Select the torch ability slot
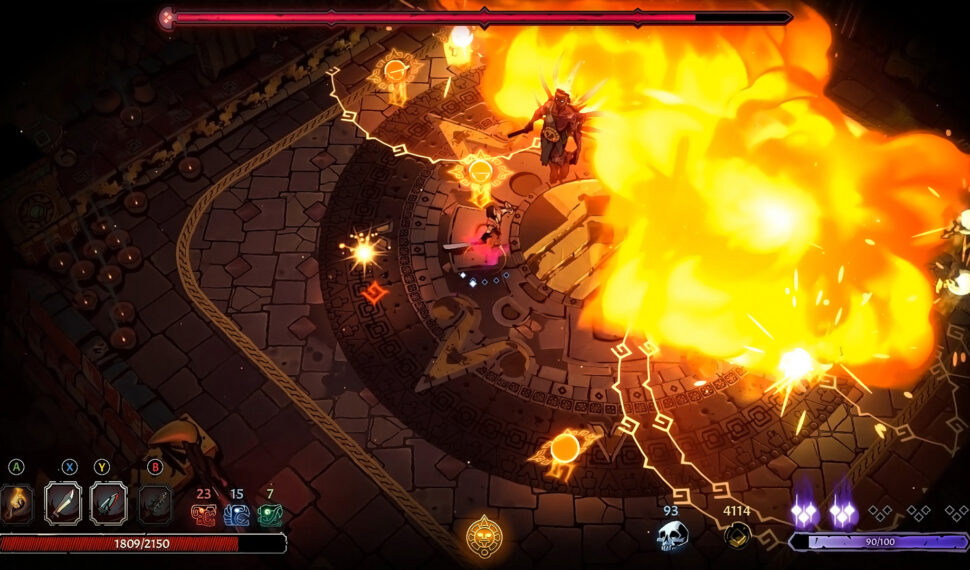 tap(14, 503)
